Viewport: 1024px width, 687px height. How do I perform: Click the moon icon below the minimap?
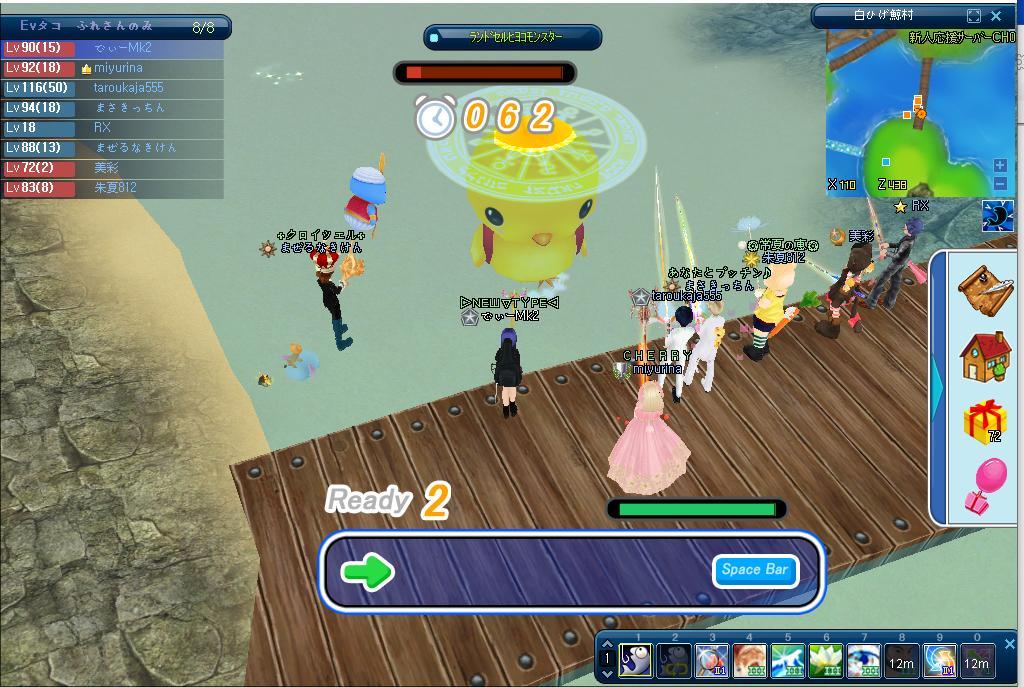(x=998, y=216)
